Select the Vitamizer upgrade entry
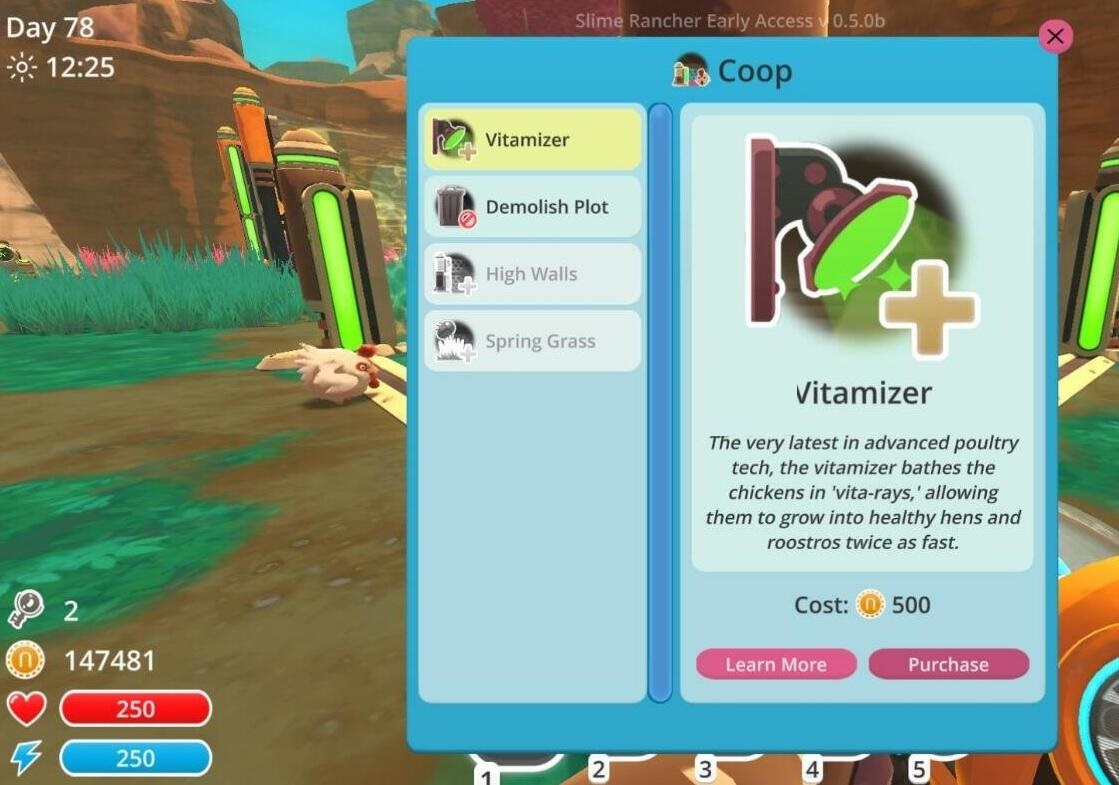Image resolution: width=1119 pixels, height=785 pixels. 532,140
